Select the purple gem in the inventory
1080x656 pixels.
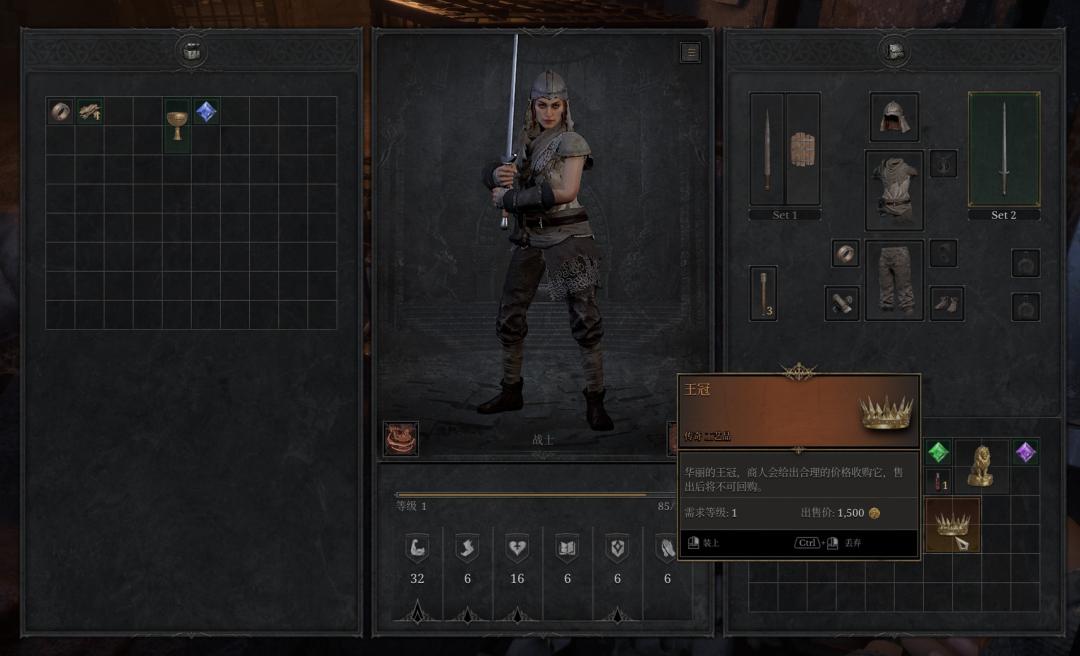click(1024, 453)
